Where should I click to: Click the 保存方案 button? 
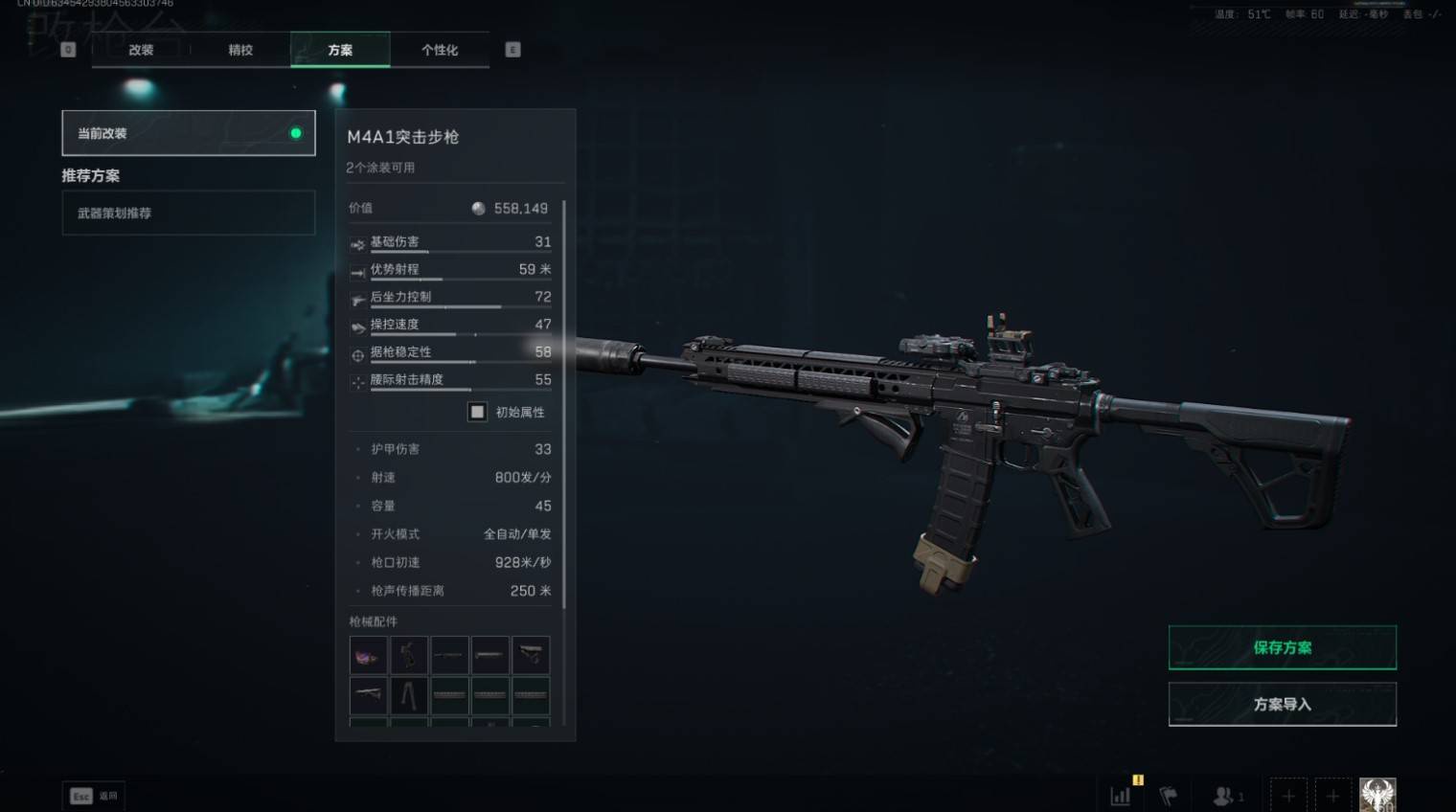pos(1282,647)
